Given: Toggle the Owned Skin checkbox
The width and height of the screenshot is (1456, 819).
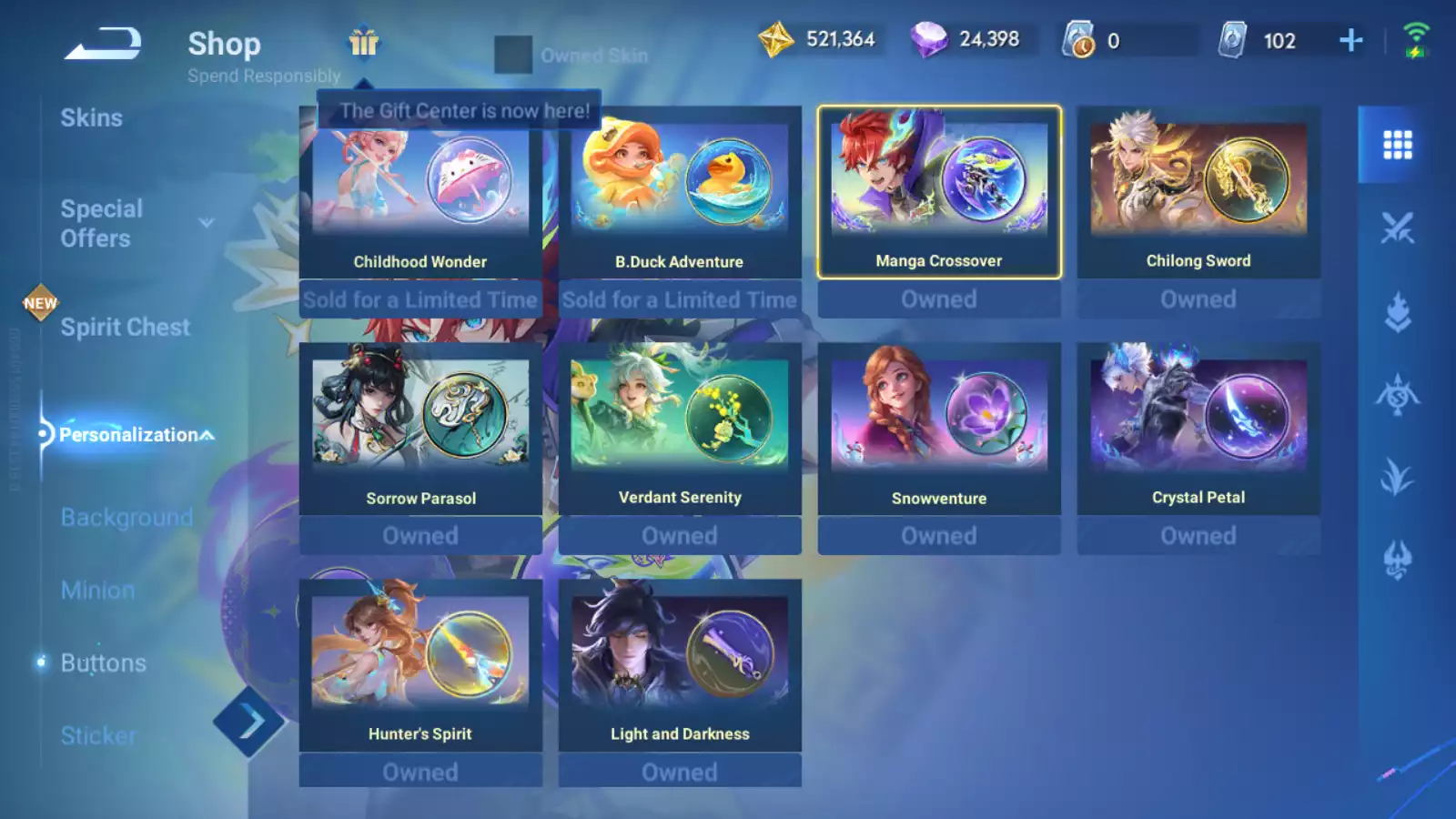Looking at the screenshot, I should pos(513,55).
